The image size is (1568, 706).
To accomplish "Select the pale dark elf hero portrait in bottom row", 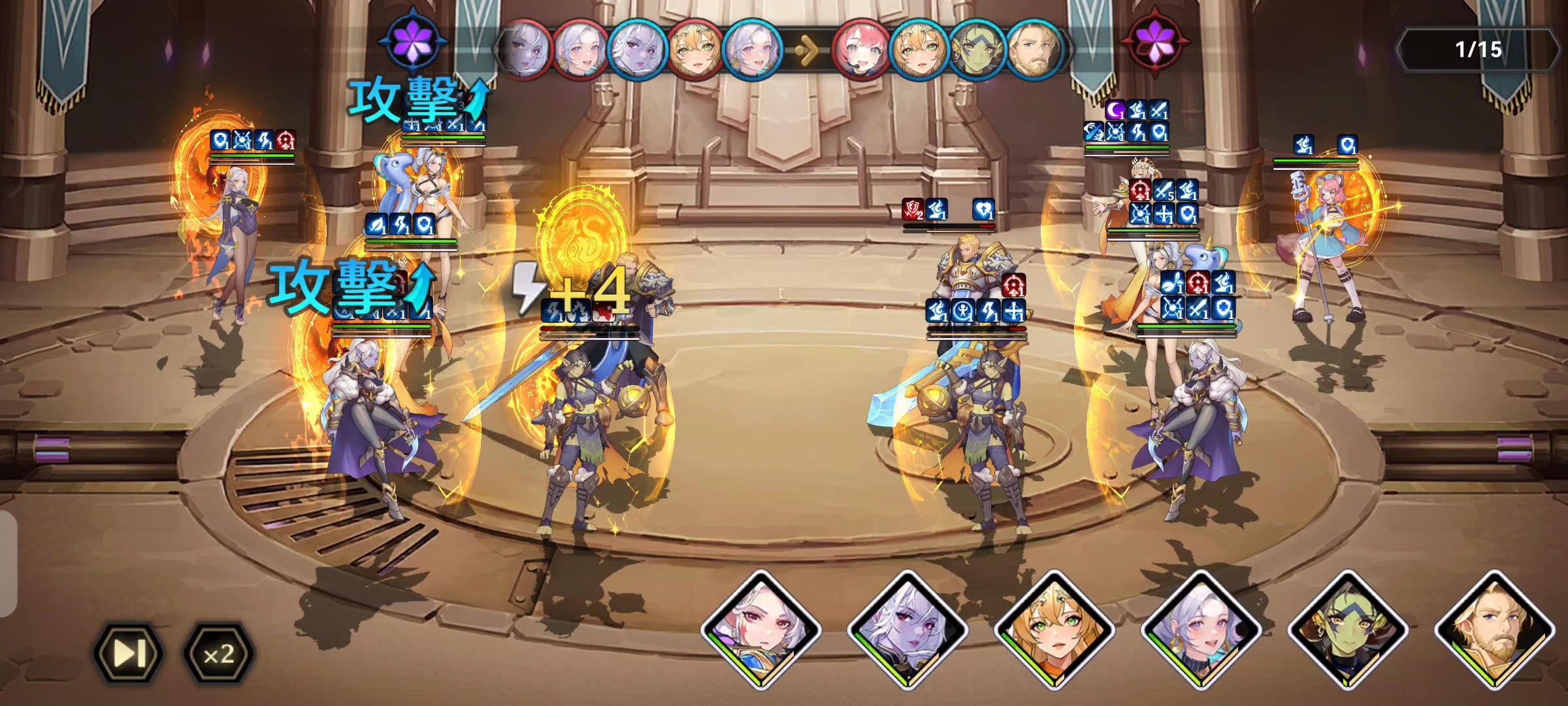I will [907, 629].
